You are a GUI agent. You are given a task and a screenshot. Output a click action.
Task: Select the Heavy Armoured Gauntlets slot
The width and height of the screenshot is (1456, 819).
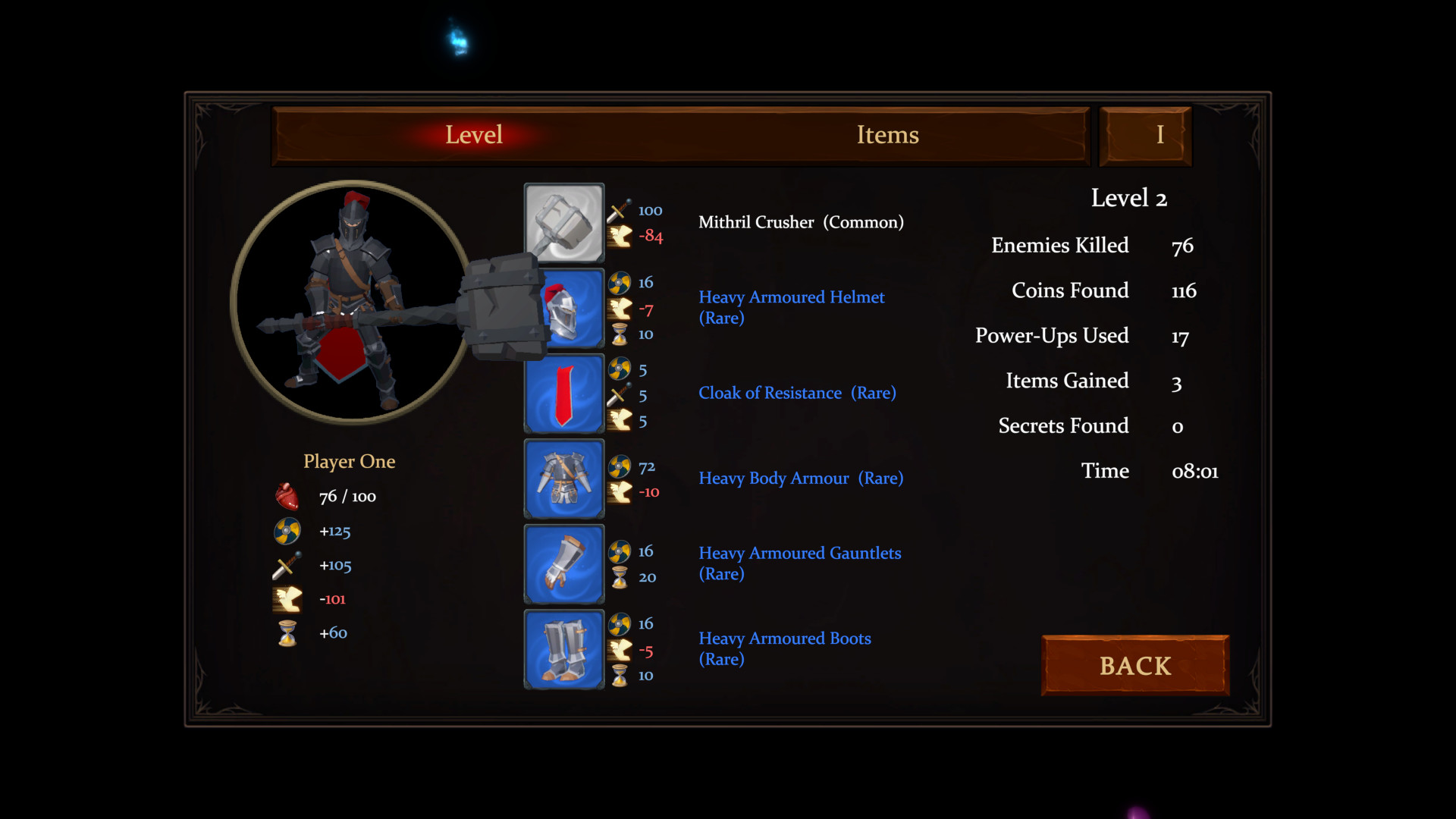tap(564, 564)
